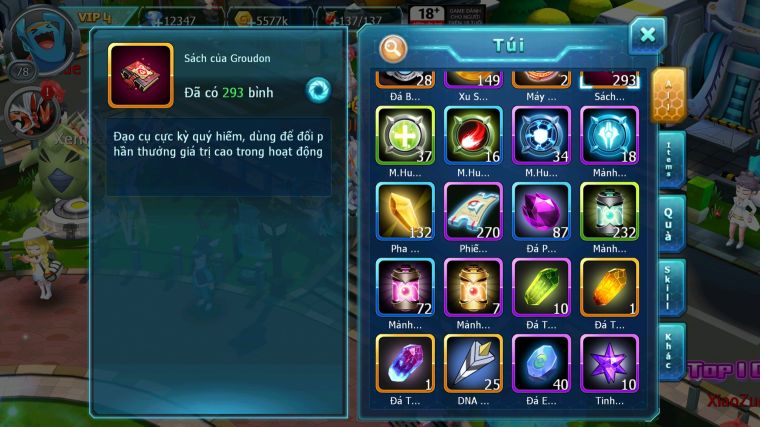Select the orange crystal stone with 1
The image size is (760, 427).
(609, 287)
